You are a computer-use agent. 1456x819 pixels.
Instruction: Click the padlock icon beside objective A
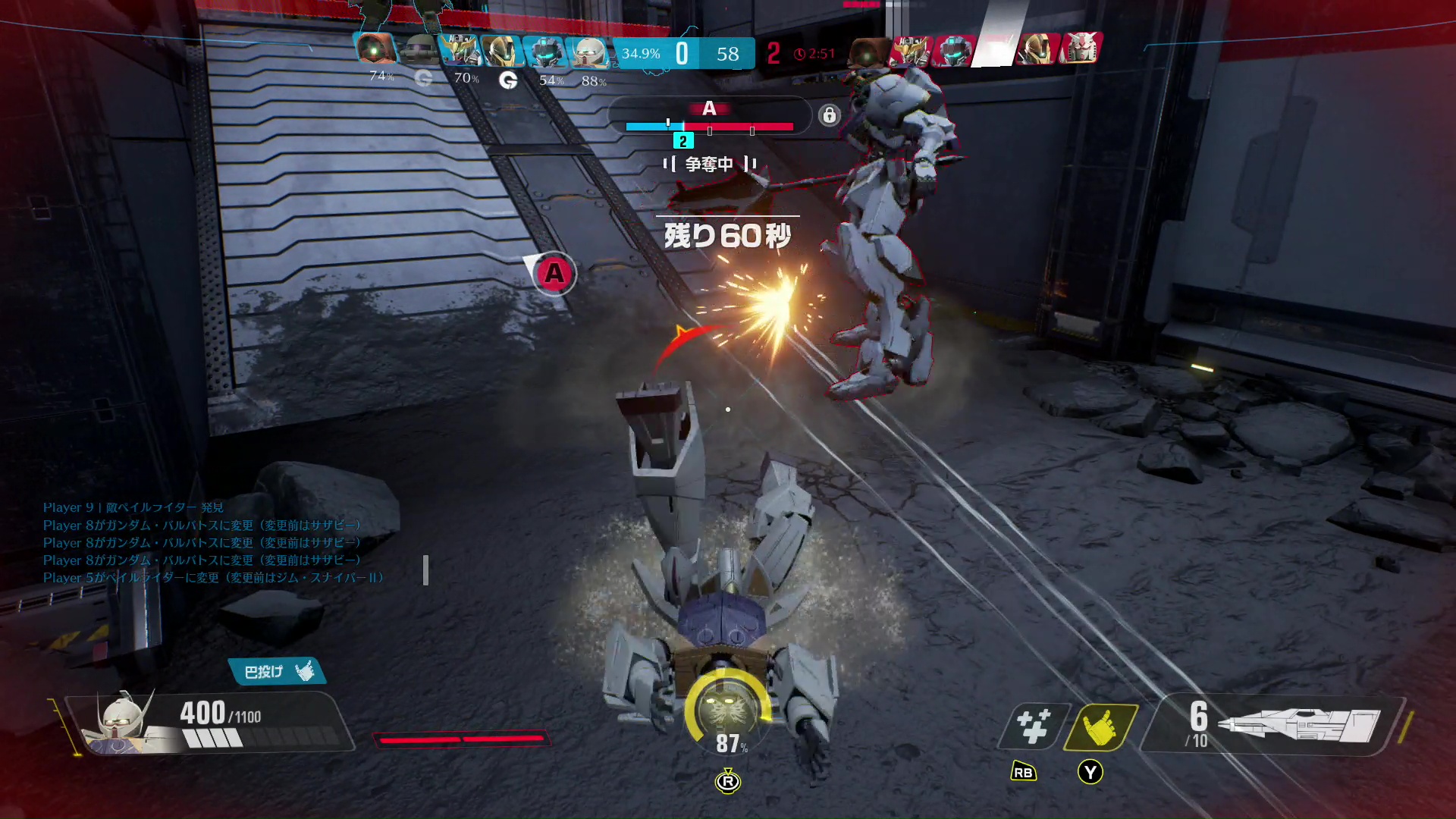829,115
